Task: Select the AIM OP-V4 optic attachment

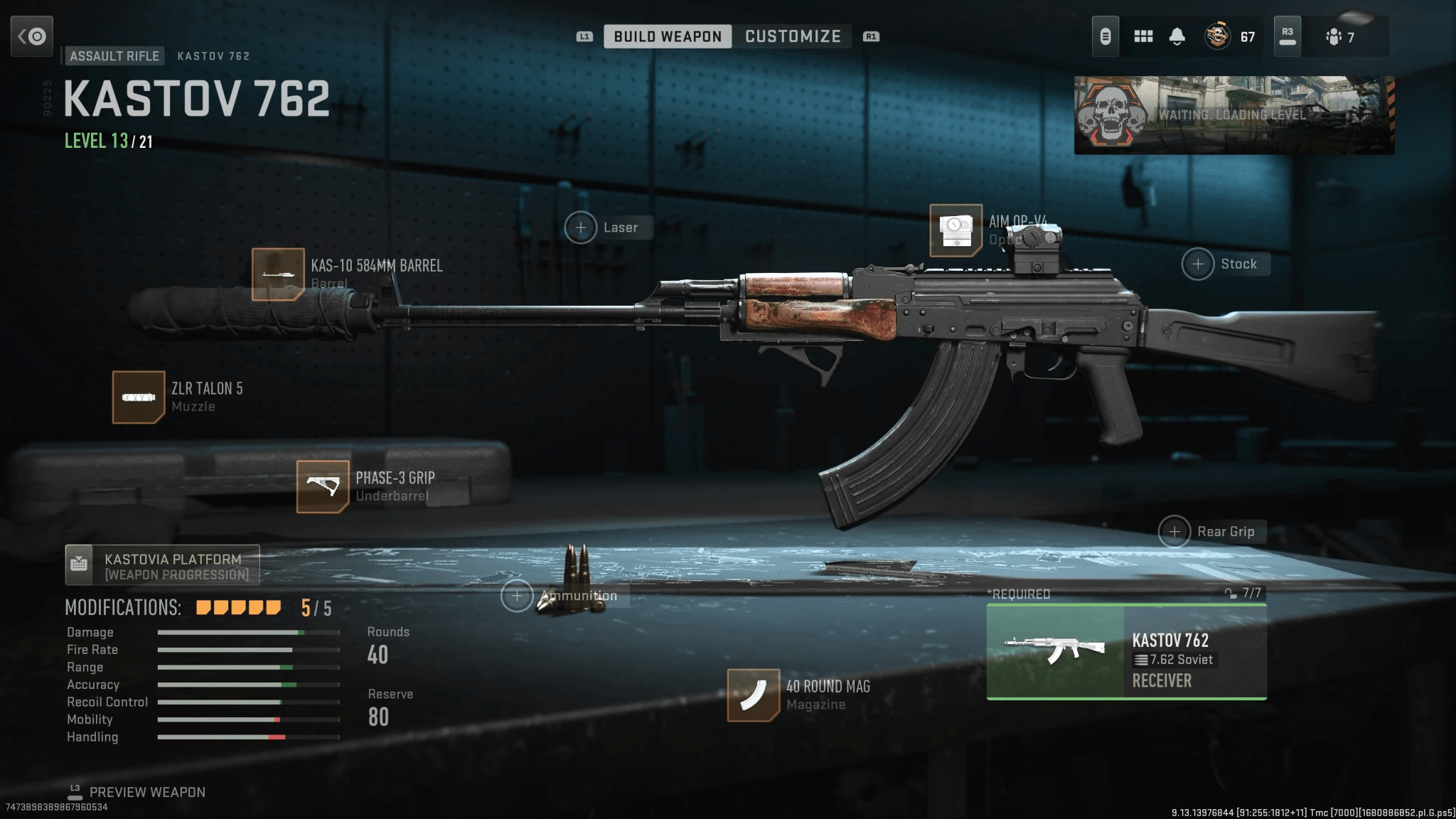Action: point(956,230)
